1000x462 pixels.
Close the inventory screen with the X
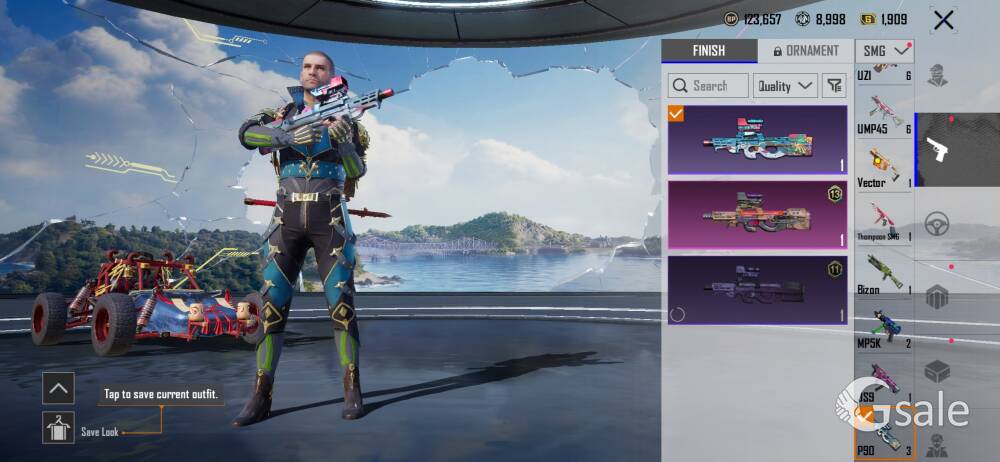tap(942, 19)
